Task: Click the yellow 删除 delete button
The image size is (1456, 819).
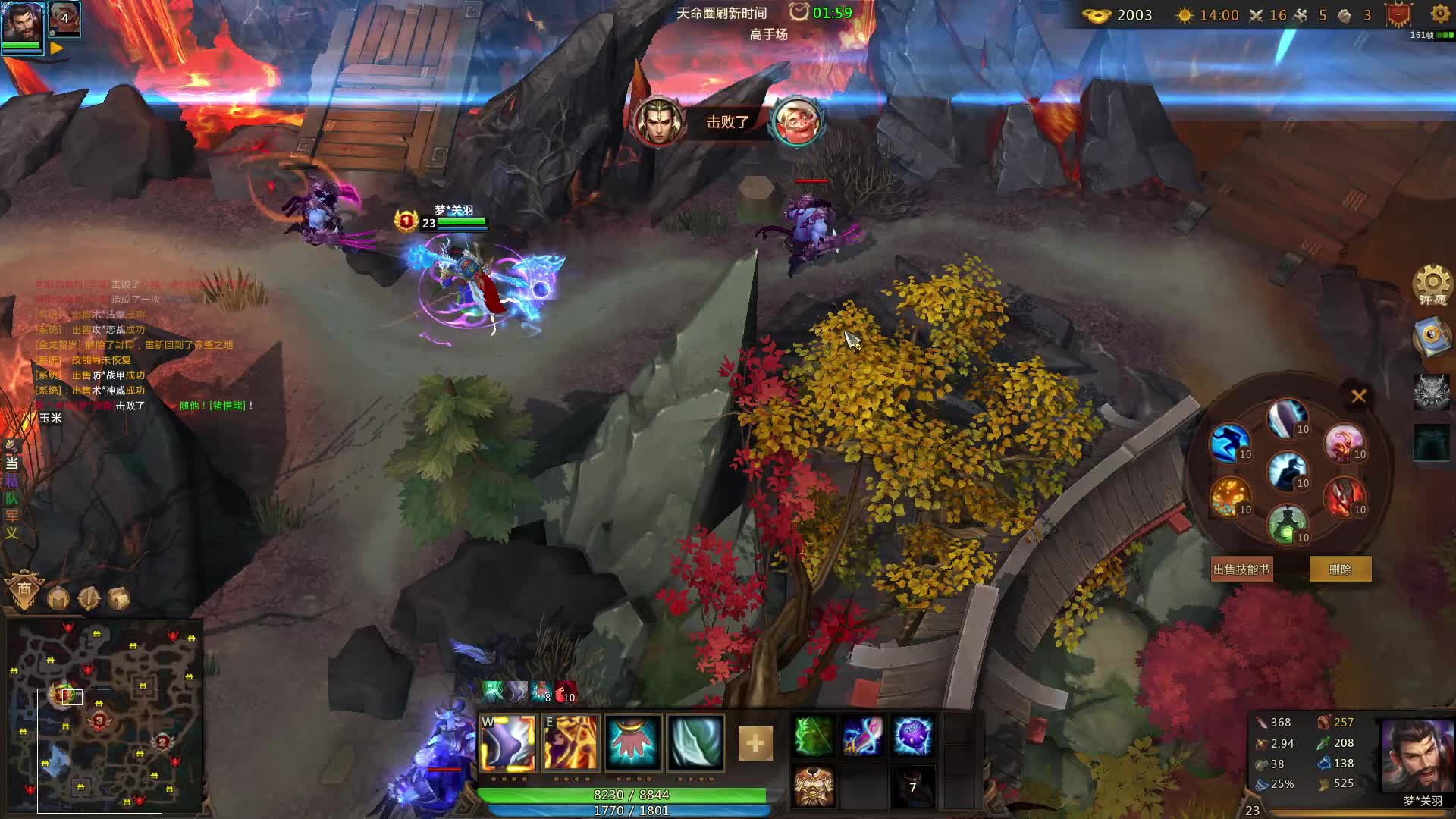Action: click(x=1340, y=570)
